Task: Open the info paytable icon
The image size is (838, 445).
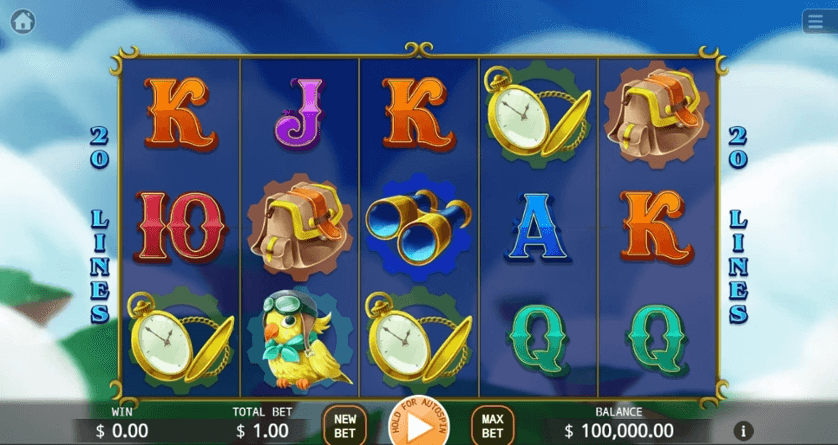Action: coord(742,431)
